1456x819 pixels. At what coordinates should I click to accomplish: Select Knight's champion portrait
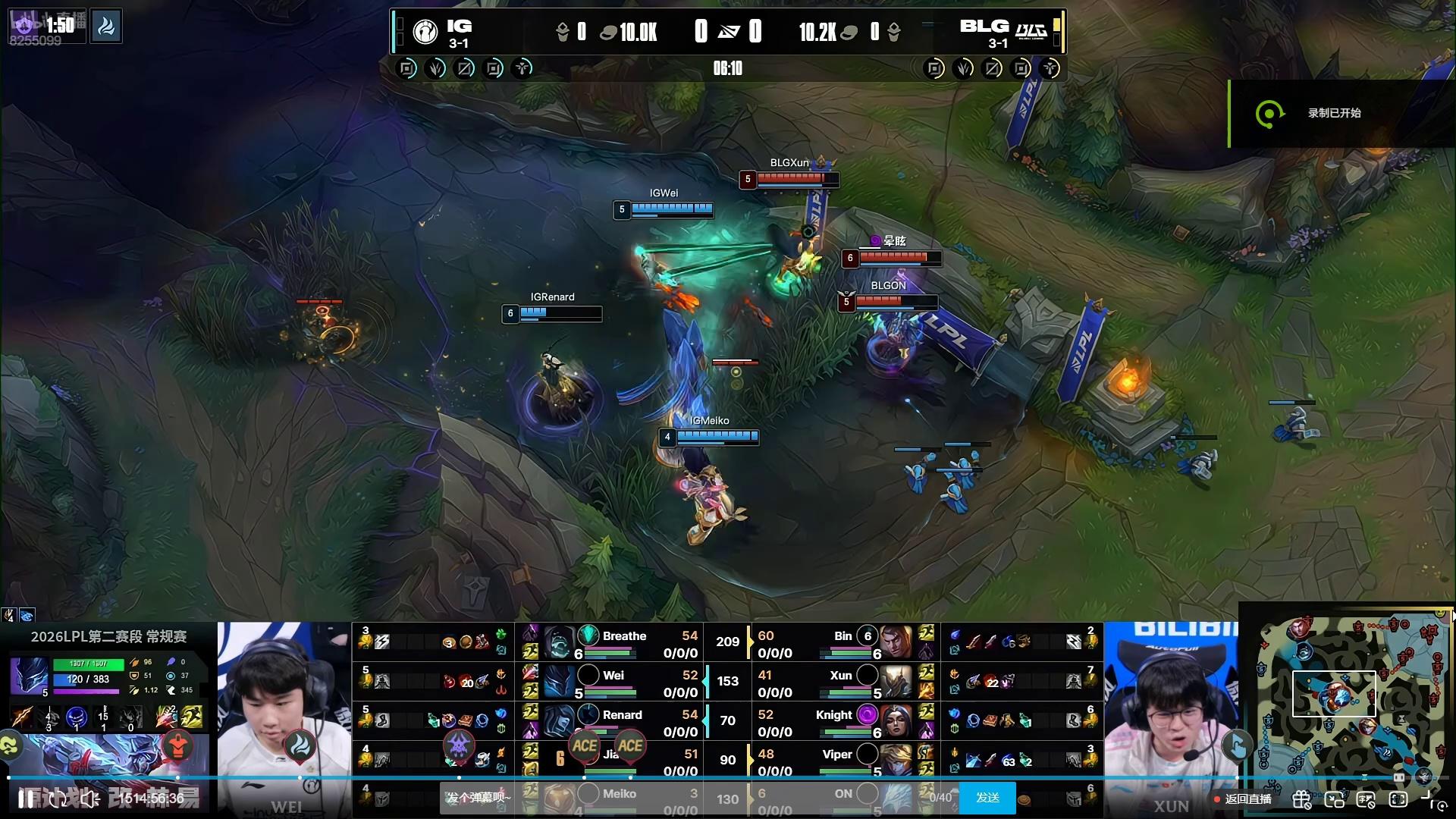coord(896,722)
